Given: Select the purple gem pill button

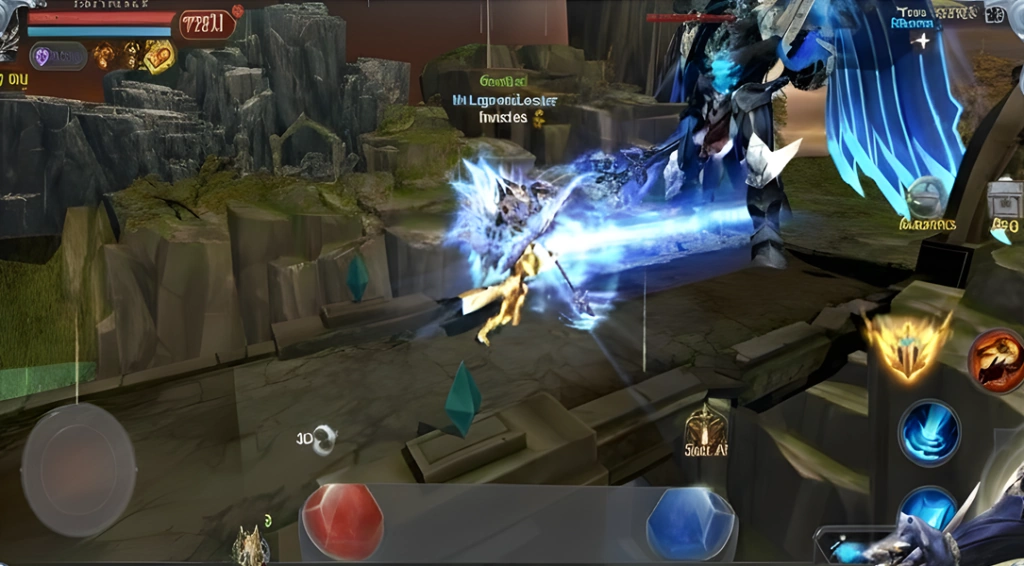Looking at the screenshot, I should [x=57, y=55].
